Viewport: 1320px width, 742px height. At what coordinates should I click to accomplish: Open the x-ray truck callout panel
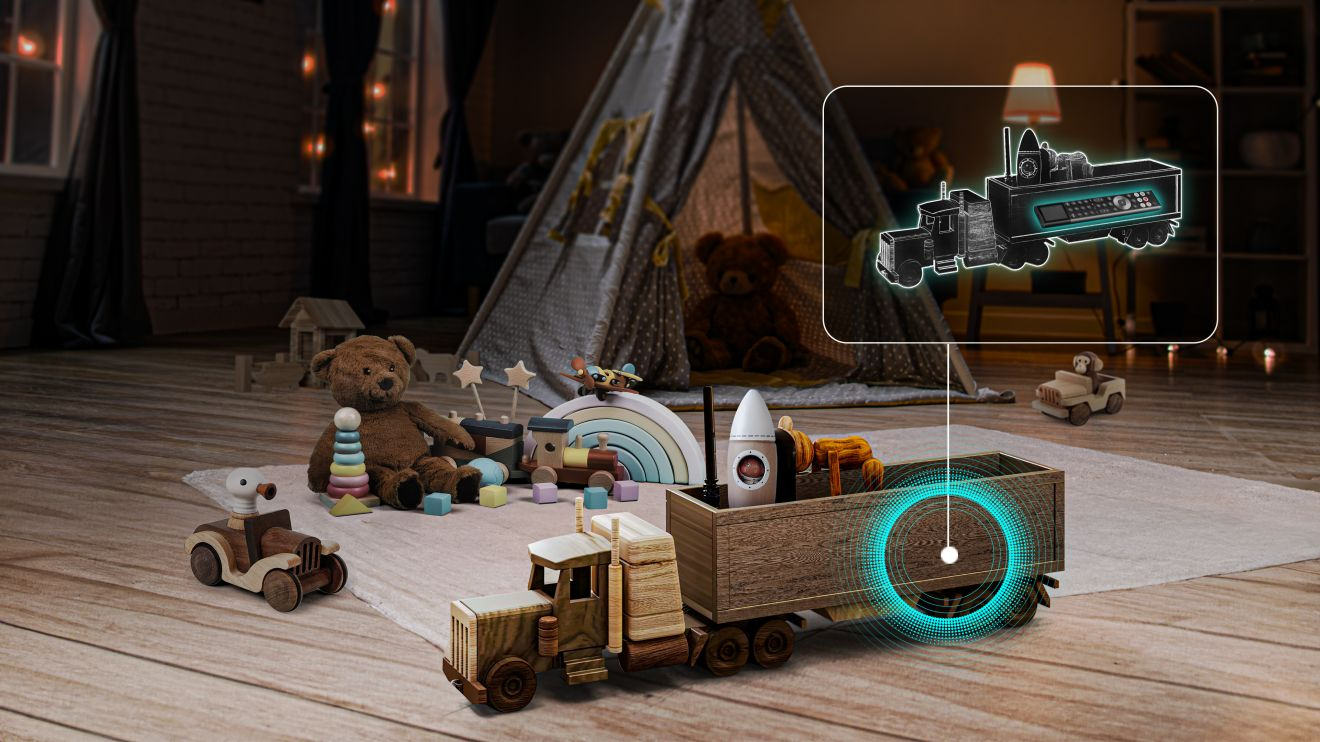(1019, 214)
